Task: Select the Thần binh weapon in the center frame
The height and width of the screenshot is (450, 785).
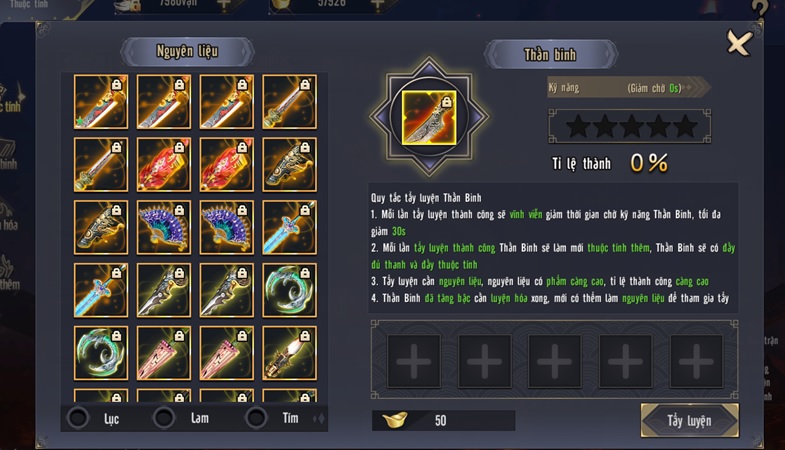Action: click(x=428, y=116)
